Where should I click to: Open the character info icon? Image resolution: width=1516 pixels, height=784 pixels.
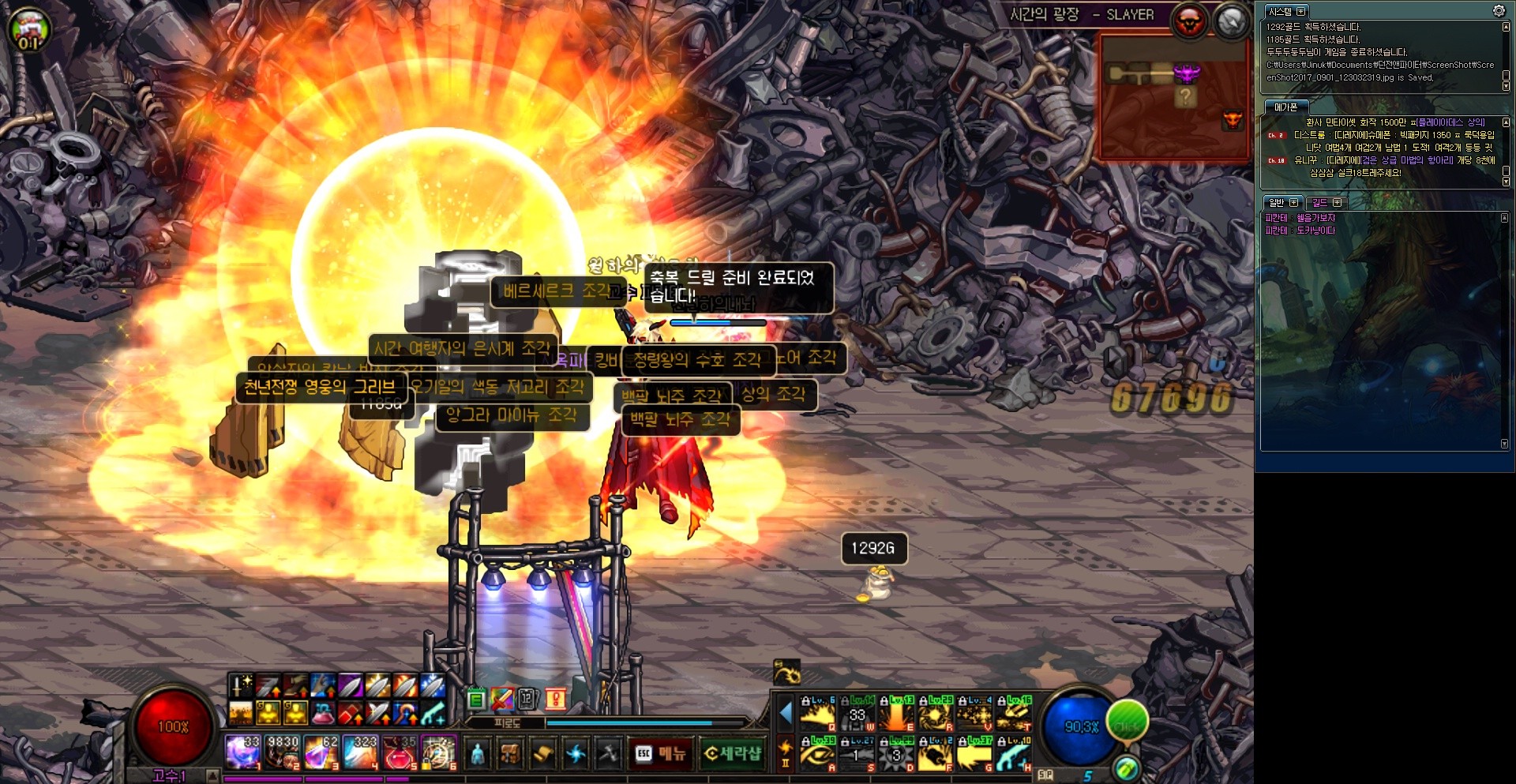click(x=478, y=754)
